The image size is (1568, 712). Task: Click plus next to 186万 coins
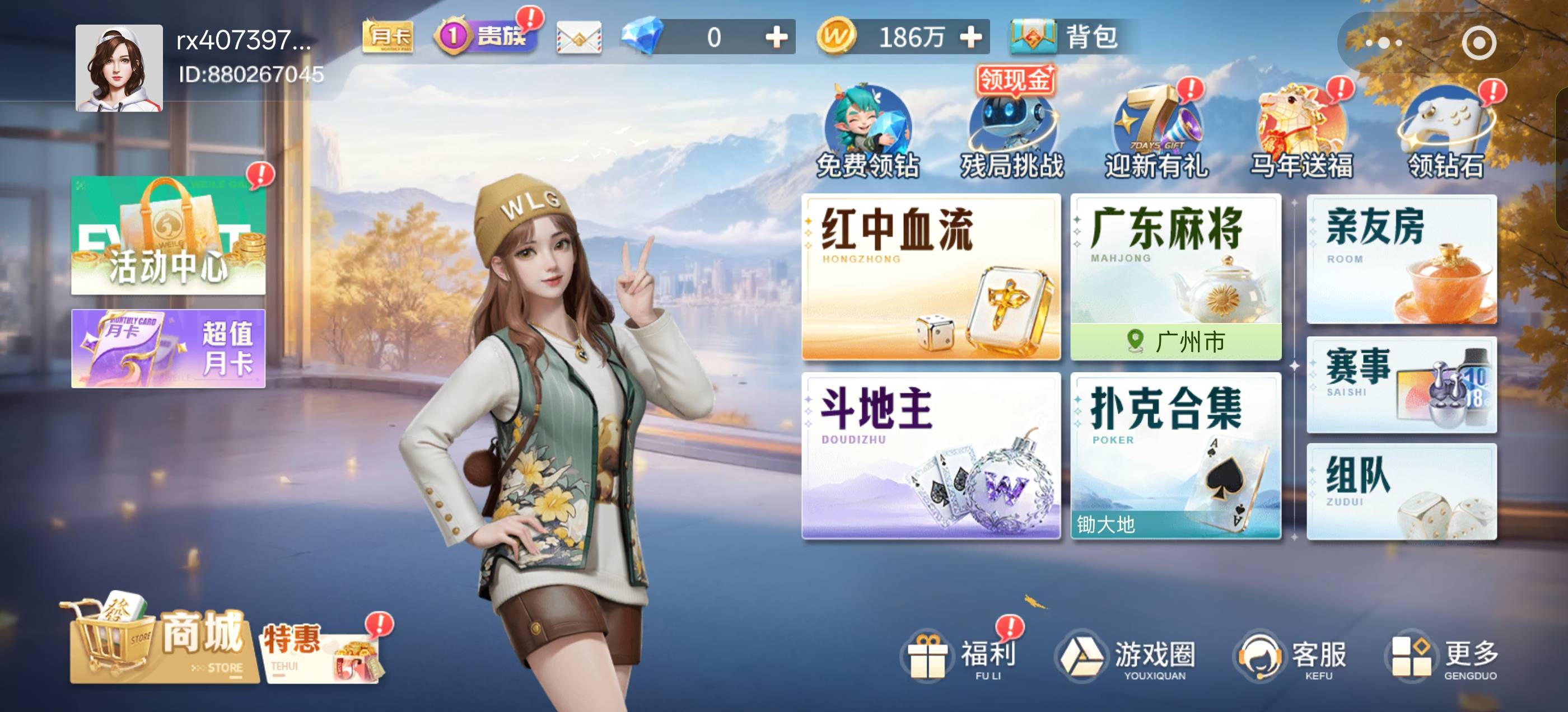(970, 38)
